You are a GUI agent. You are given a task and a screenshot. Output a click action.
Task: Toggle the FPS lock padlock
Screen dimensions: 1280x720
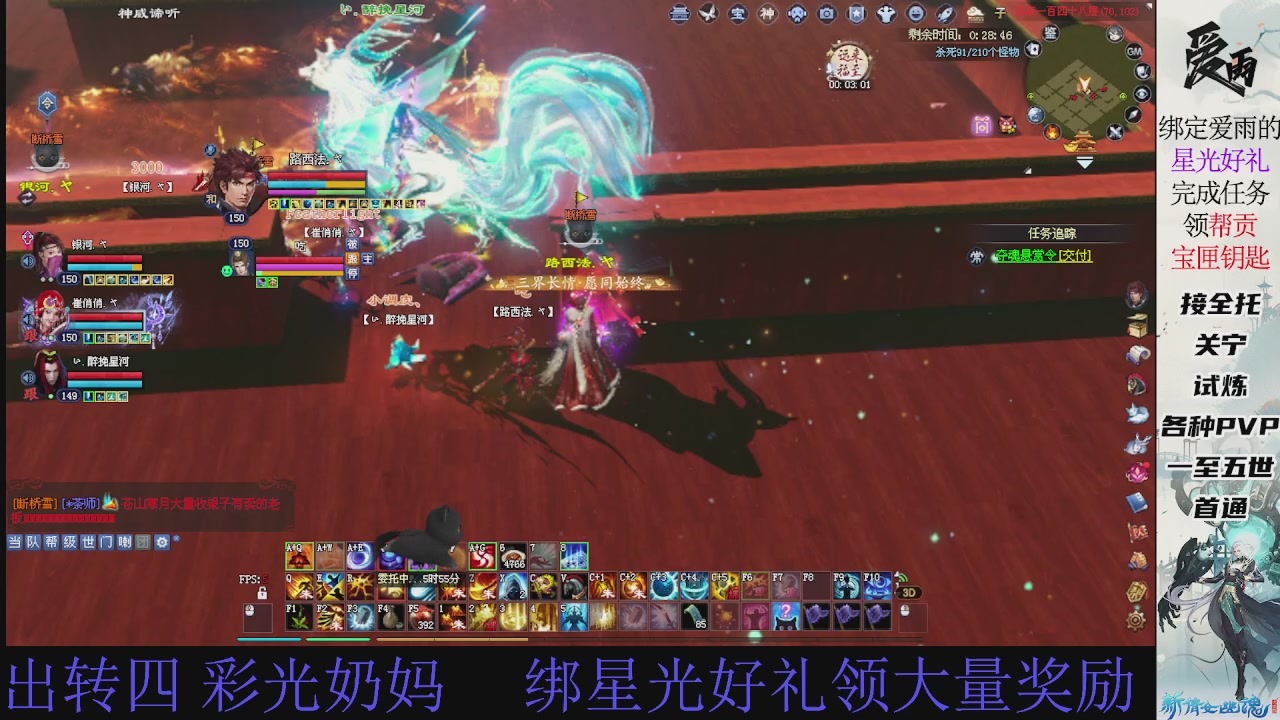pos(261,592)
